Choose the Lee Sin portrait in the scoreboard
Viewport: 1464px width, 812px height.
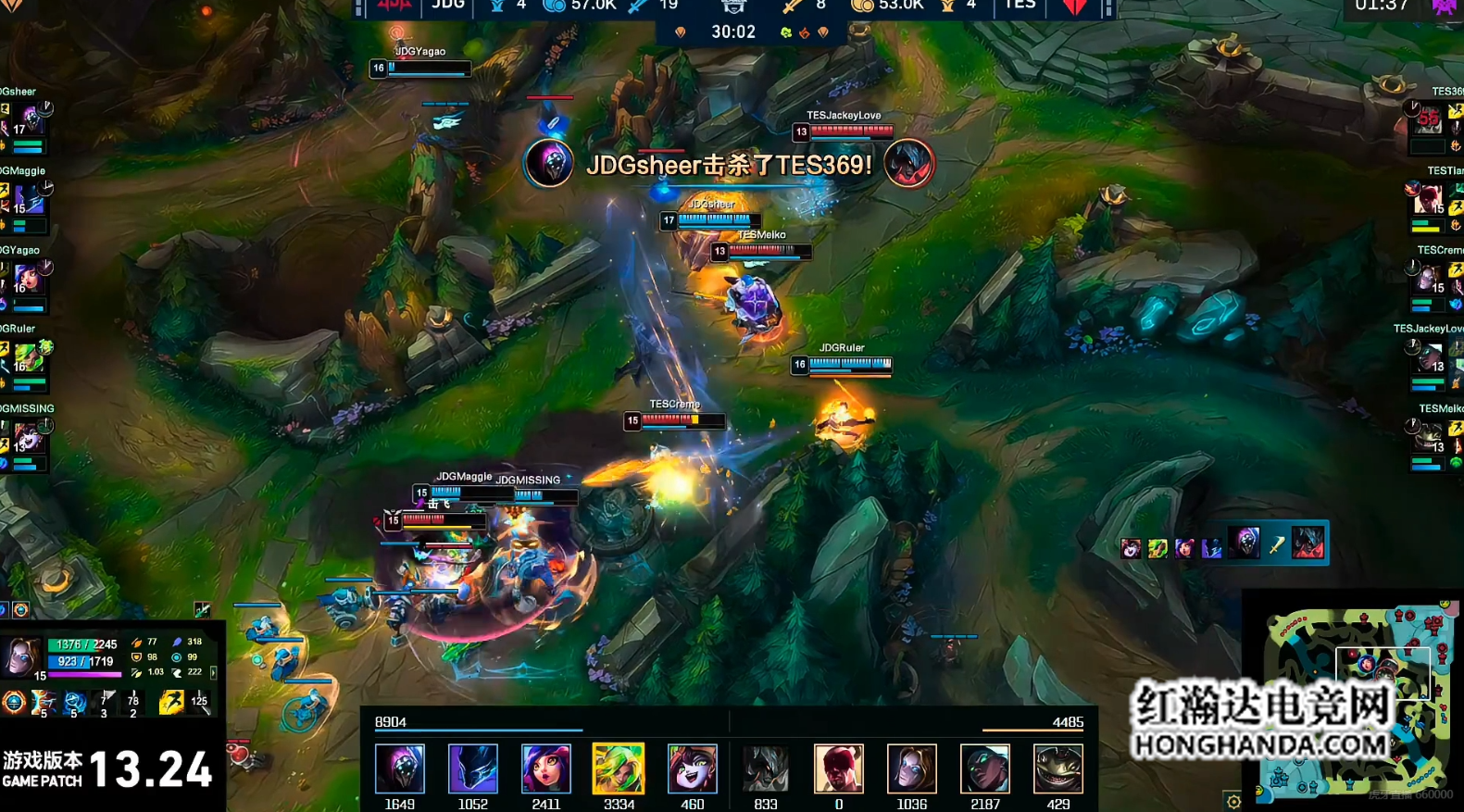pos(838,768)
